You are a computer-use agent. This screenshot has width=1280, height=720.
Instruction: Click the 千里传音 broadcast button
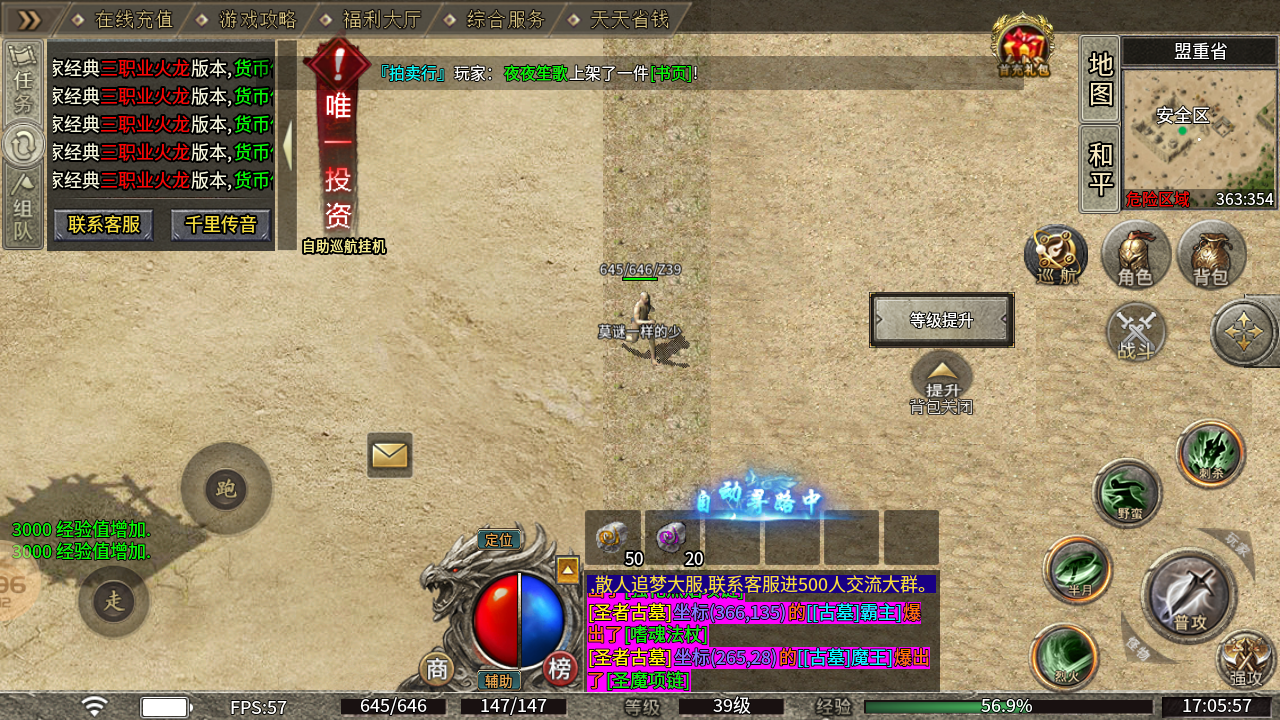point(221,224)
